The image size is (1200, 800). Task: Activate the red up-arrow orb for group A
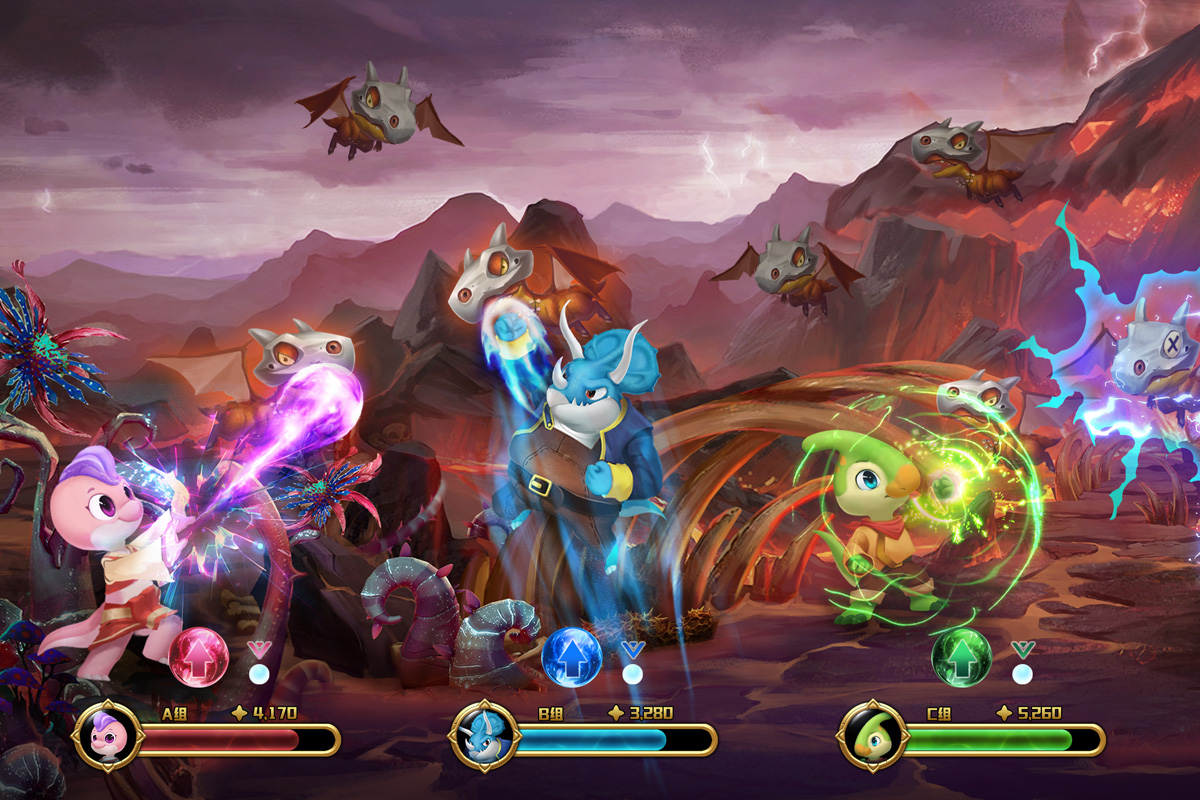[199, 657]
